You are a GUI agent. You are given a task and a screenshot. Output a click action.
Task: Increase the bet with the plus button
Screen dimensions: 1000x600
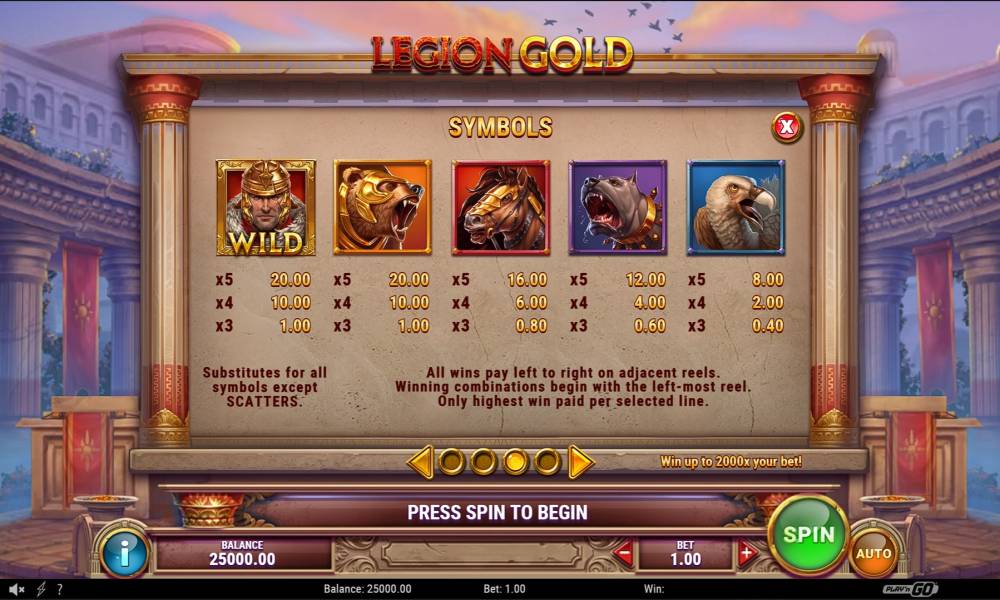747,553
